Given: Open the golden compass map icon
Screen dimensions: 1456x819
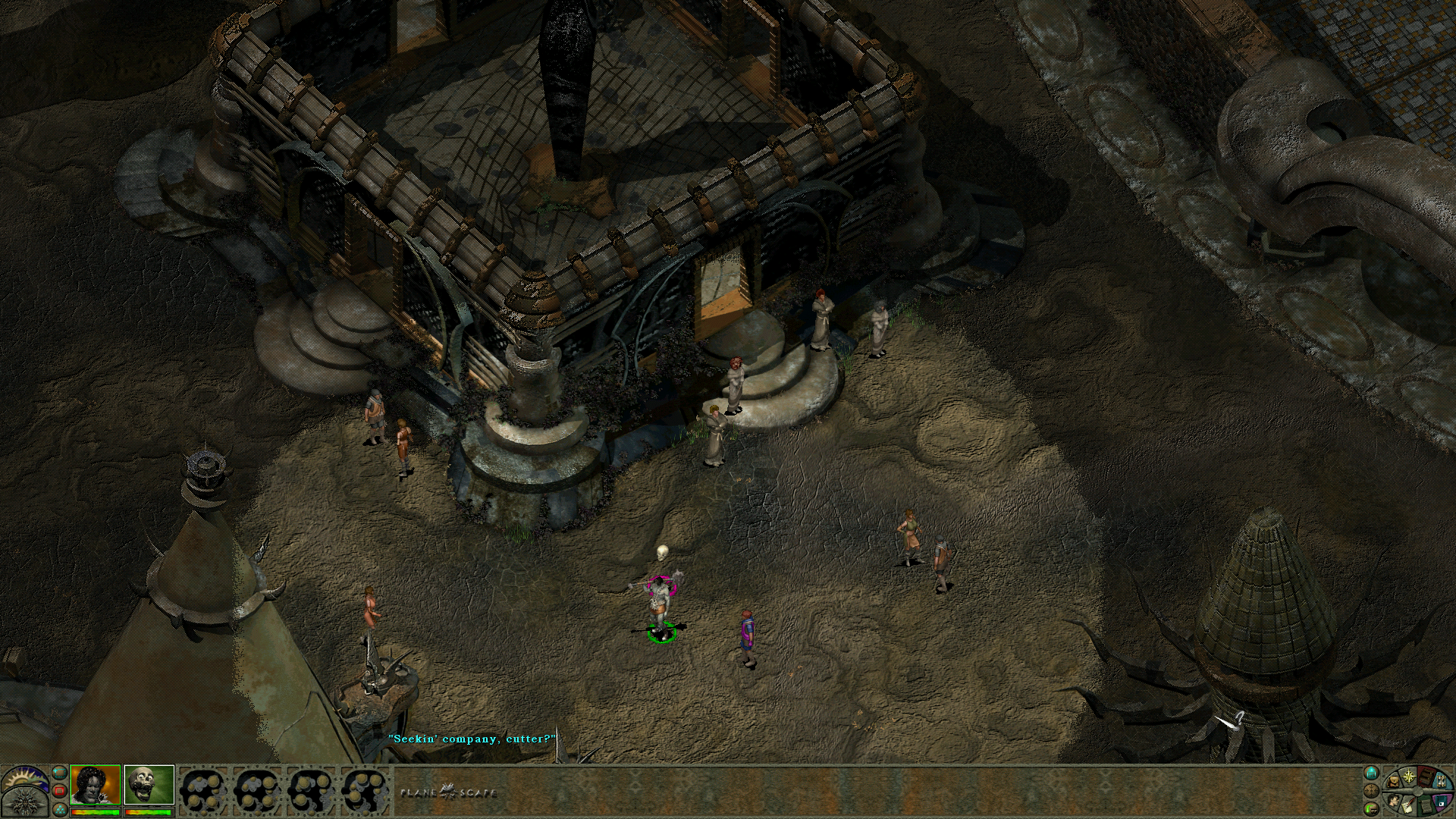Looking at the screenshot, I should click(x=1409, y=777).
